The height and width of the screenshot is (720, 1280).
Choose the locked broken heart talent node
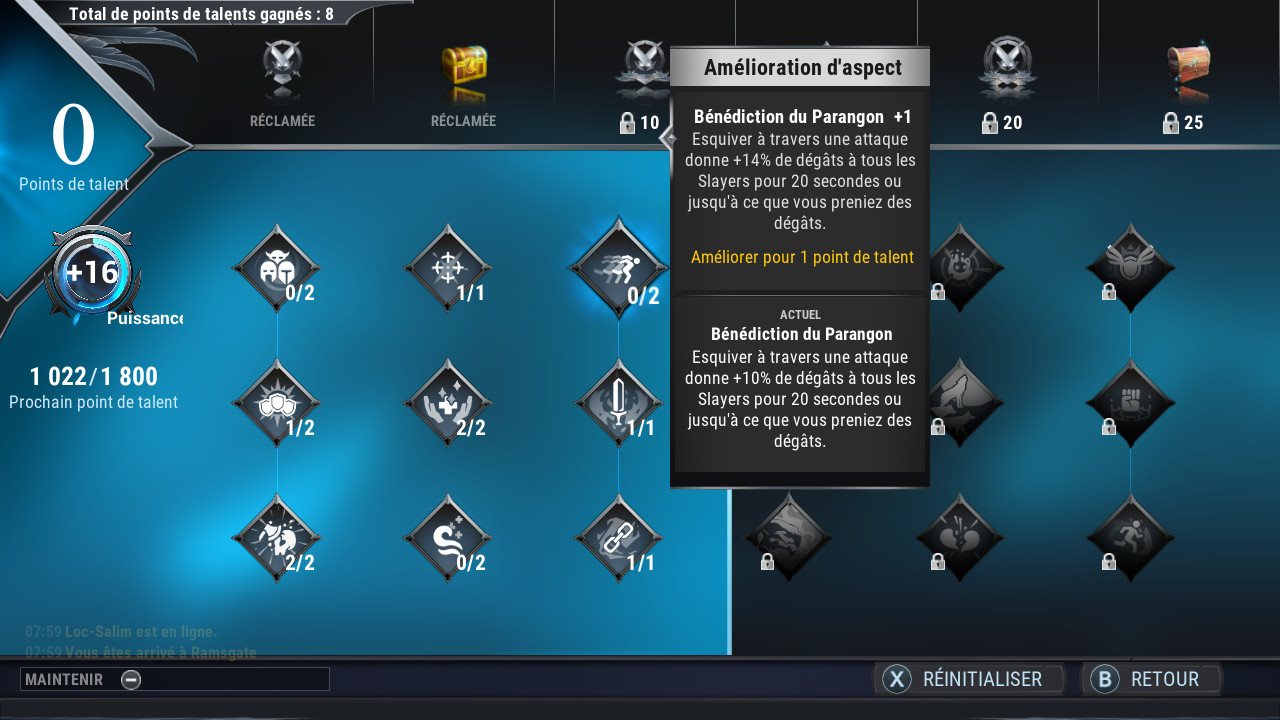point(959,537)
